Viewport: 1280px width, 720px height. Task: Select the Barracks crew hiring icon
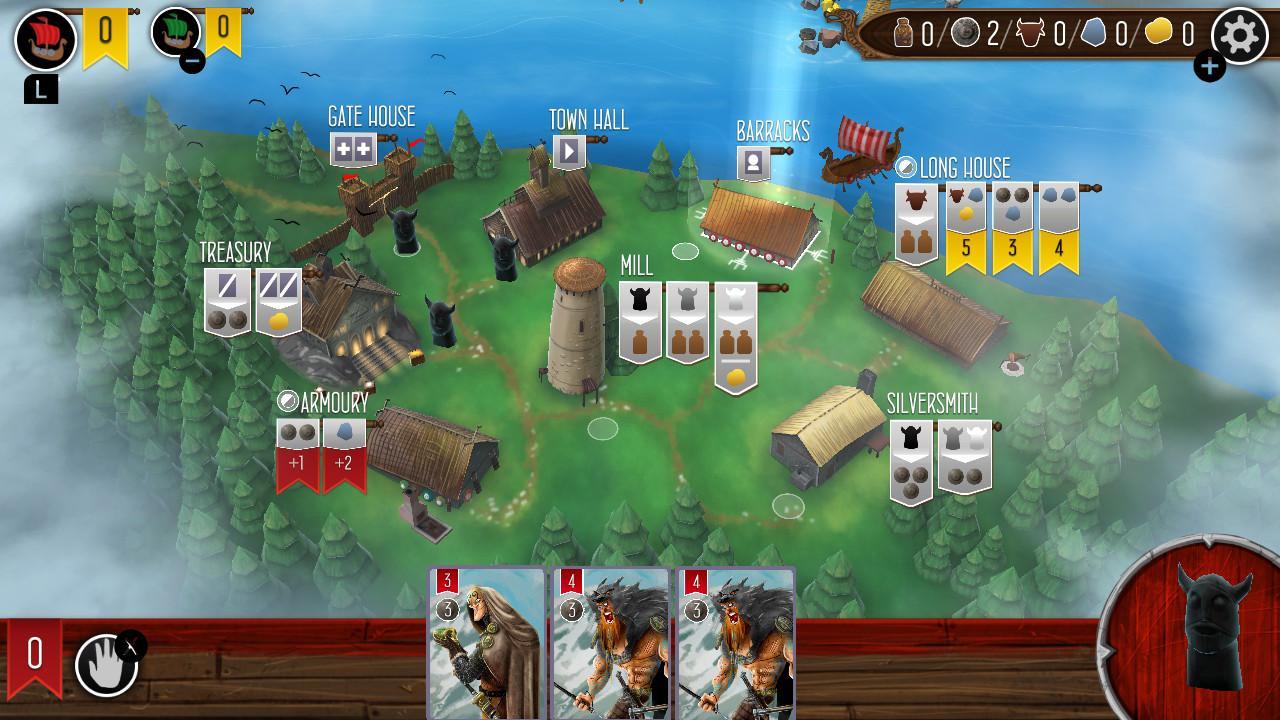(x=751, y=158)
